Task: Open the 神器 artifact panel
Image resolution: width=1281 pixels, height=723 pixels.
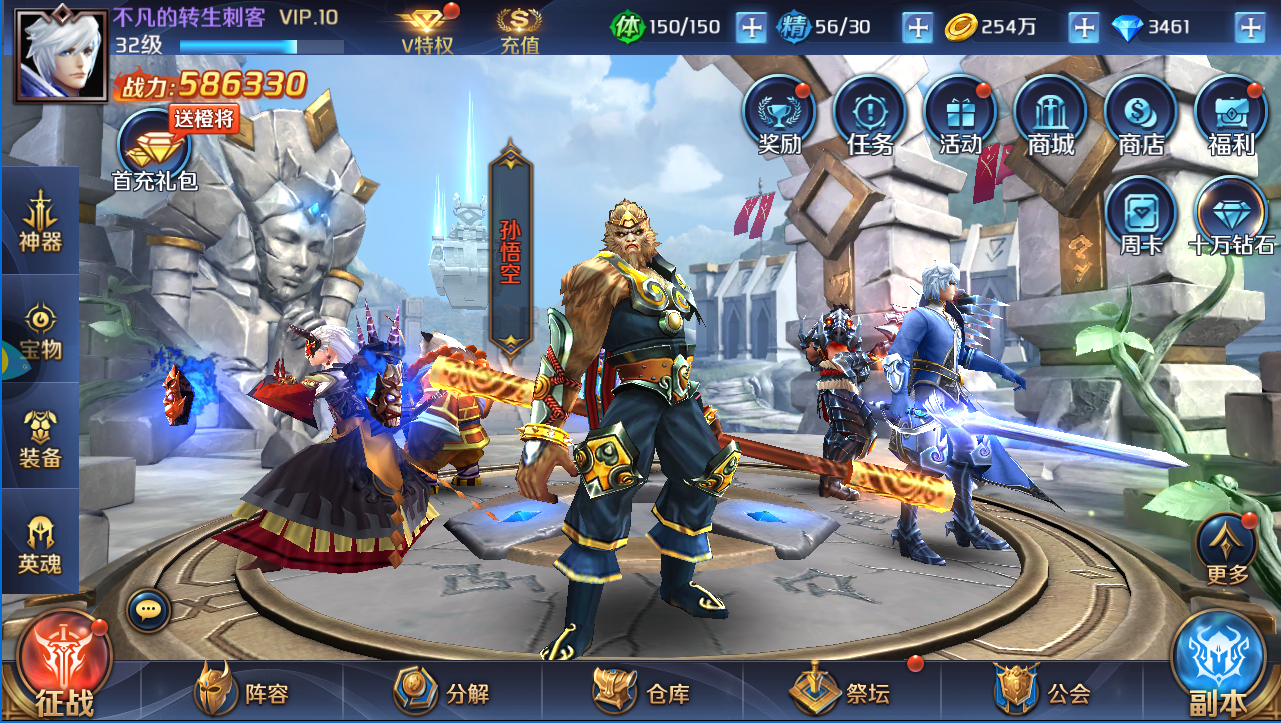Action: click(40, 221)
